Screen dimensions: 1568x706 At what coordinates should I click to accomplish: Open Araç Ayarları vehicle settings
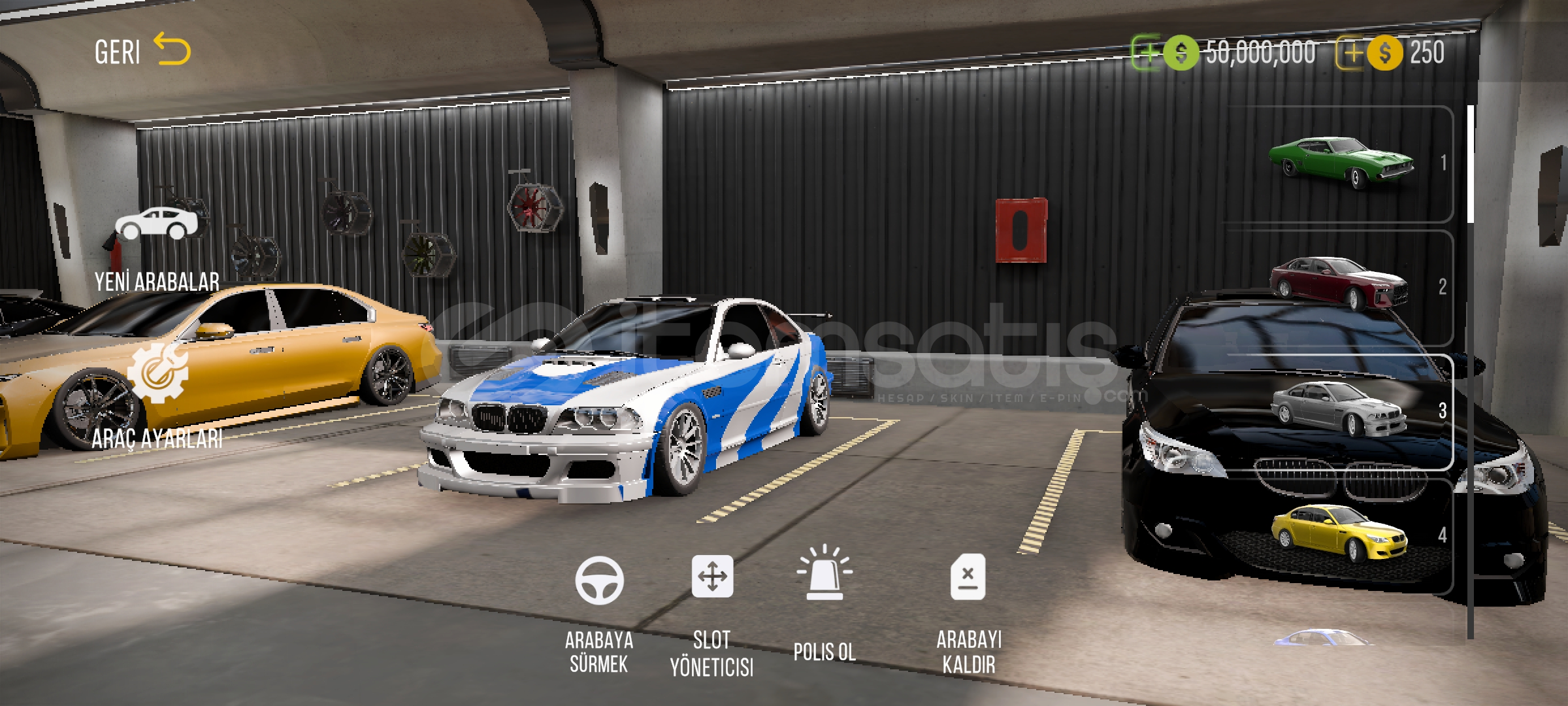157,399
